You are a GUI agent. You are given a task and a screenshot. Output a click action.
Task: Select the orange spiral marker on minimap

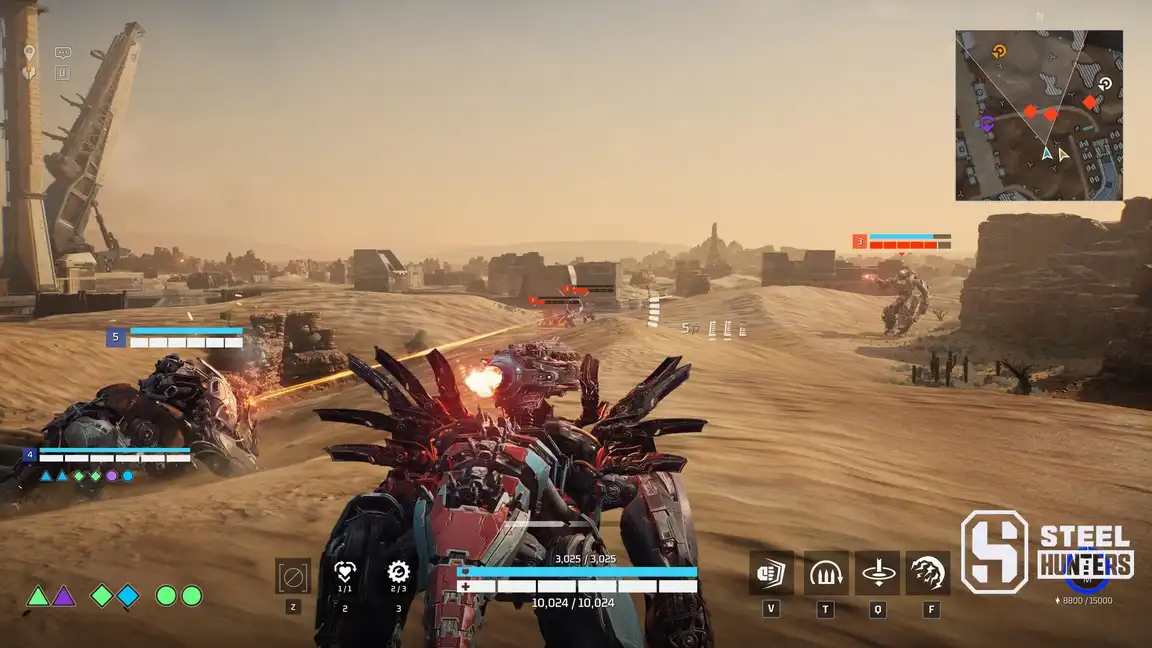pos(998,51)
